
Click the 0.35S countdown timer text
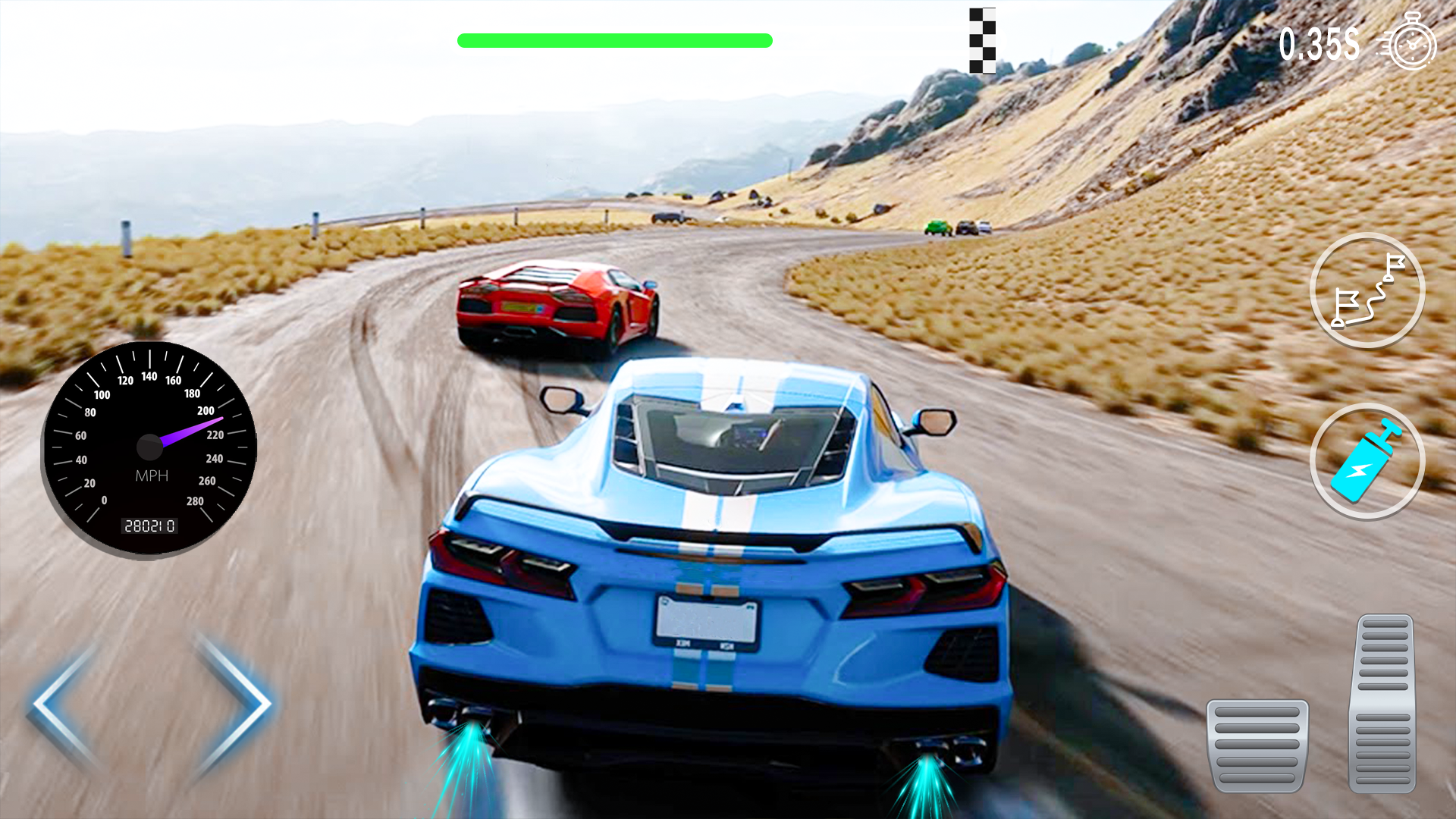coord(1319,43)
